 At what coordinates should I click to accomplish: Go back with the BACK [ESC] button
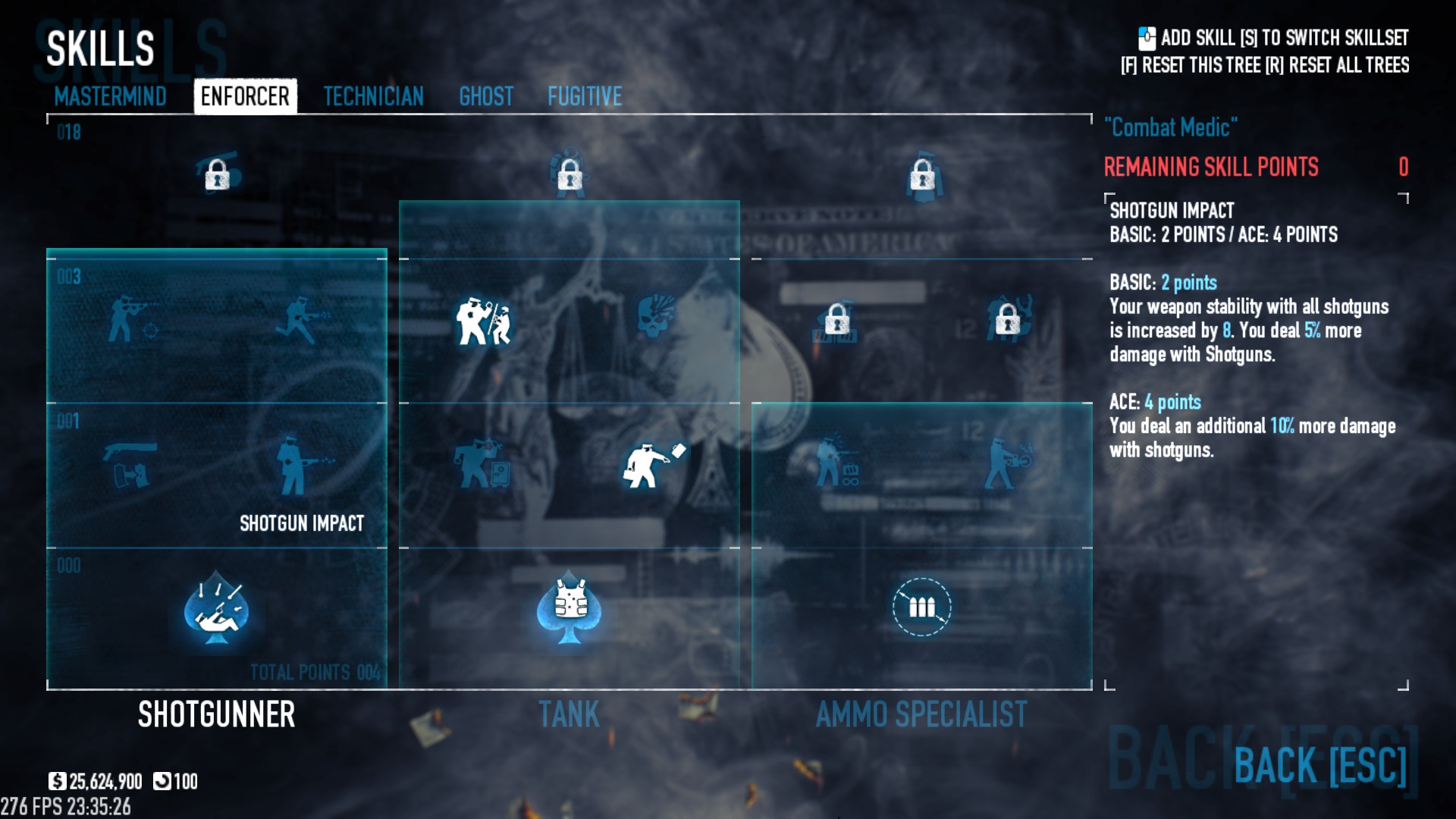click(1319, 764)
